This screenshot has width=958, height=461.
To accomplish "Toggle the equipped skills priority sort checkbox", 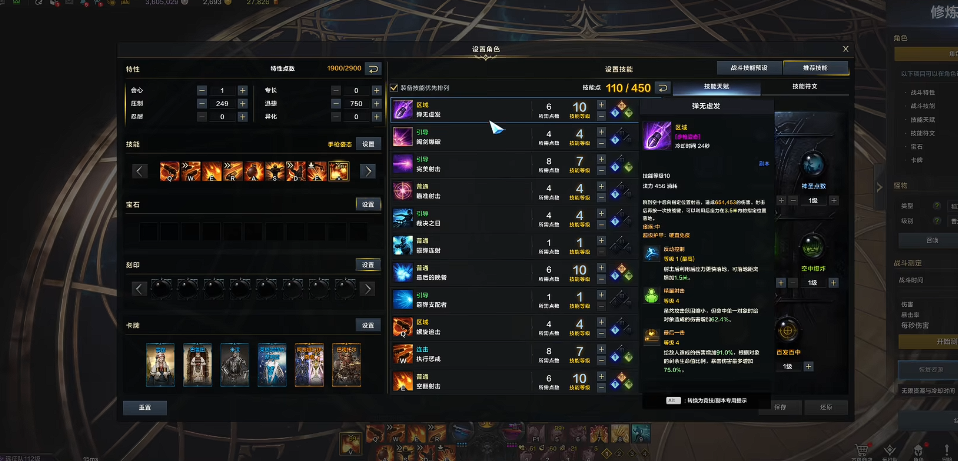I will 393,88.
